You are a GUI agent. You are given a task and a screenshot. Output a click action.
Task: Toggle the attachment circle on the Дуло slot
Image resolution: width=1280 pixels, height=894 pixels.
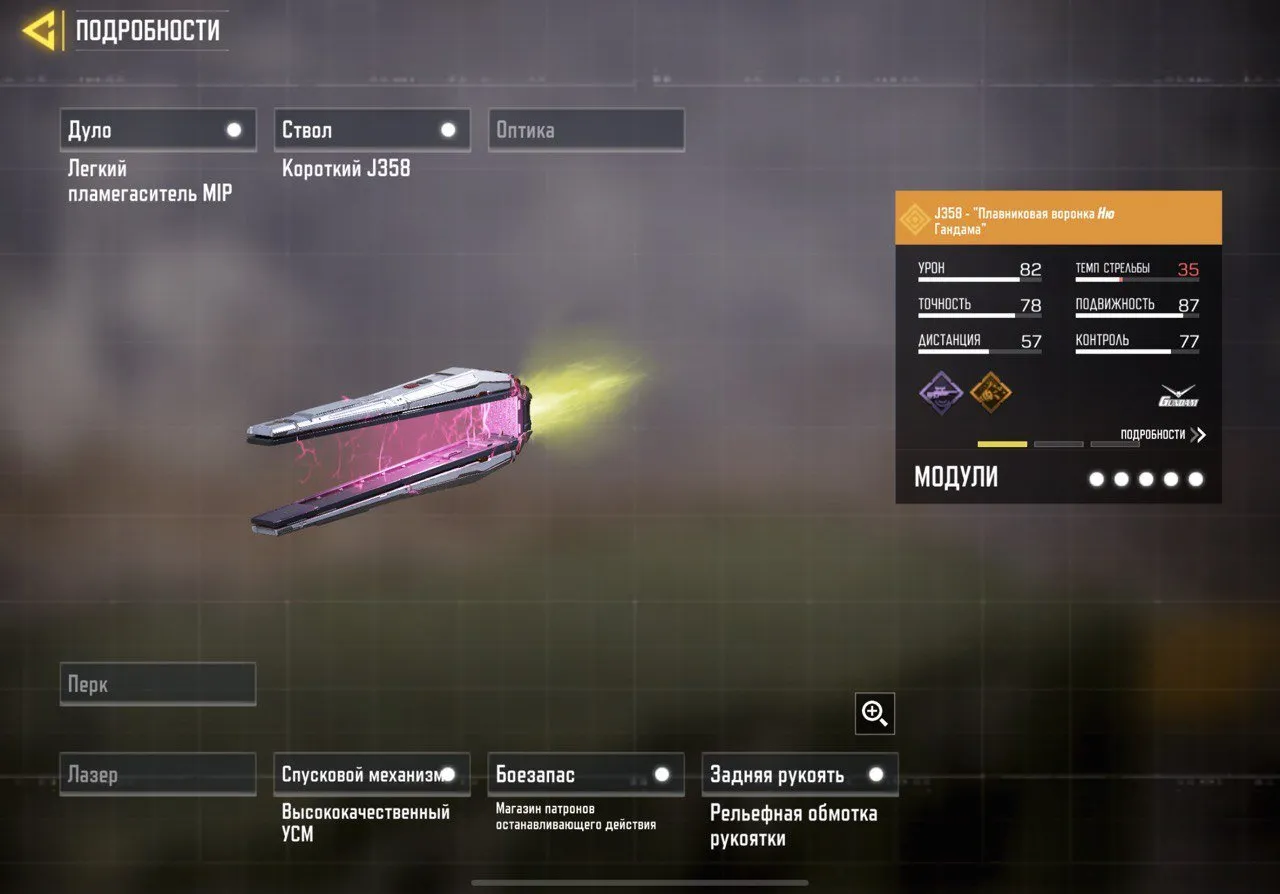click(x=234, y=129)
